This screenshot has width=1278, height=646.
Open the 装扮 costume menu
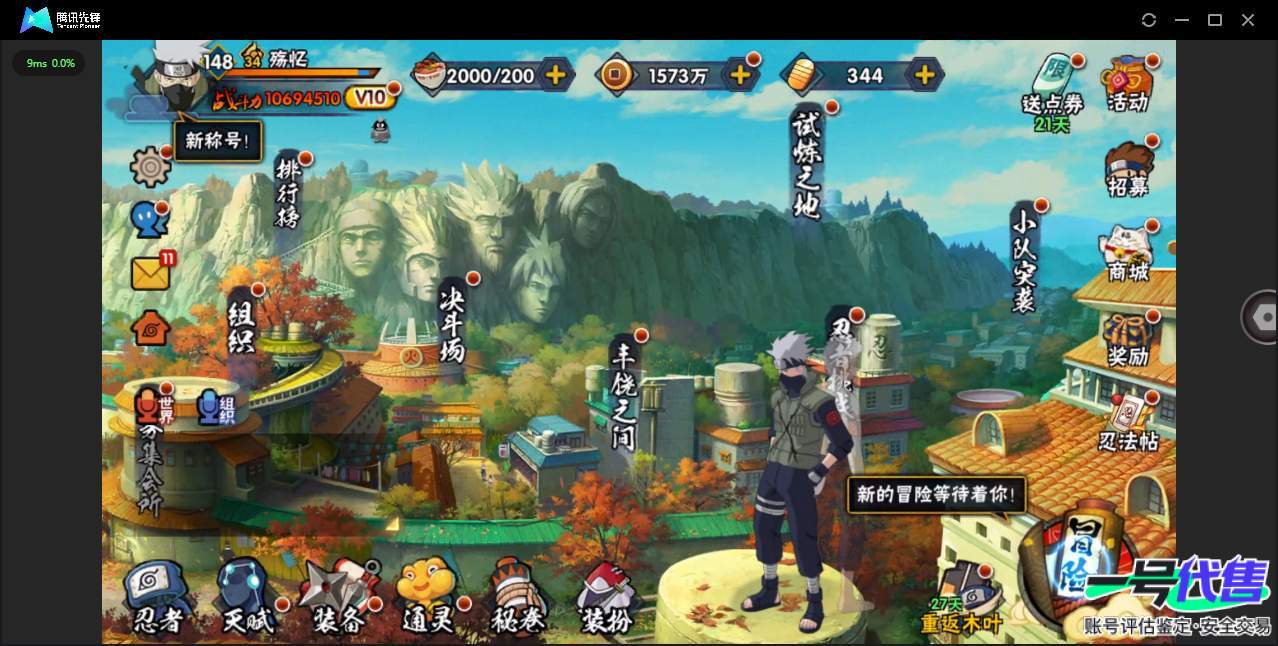click(606, 598)
